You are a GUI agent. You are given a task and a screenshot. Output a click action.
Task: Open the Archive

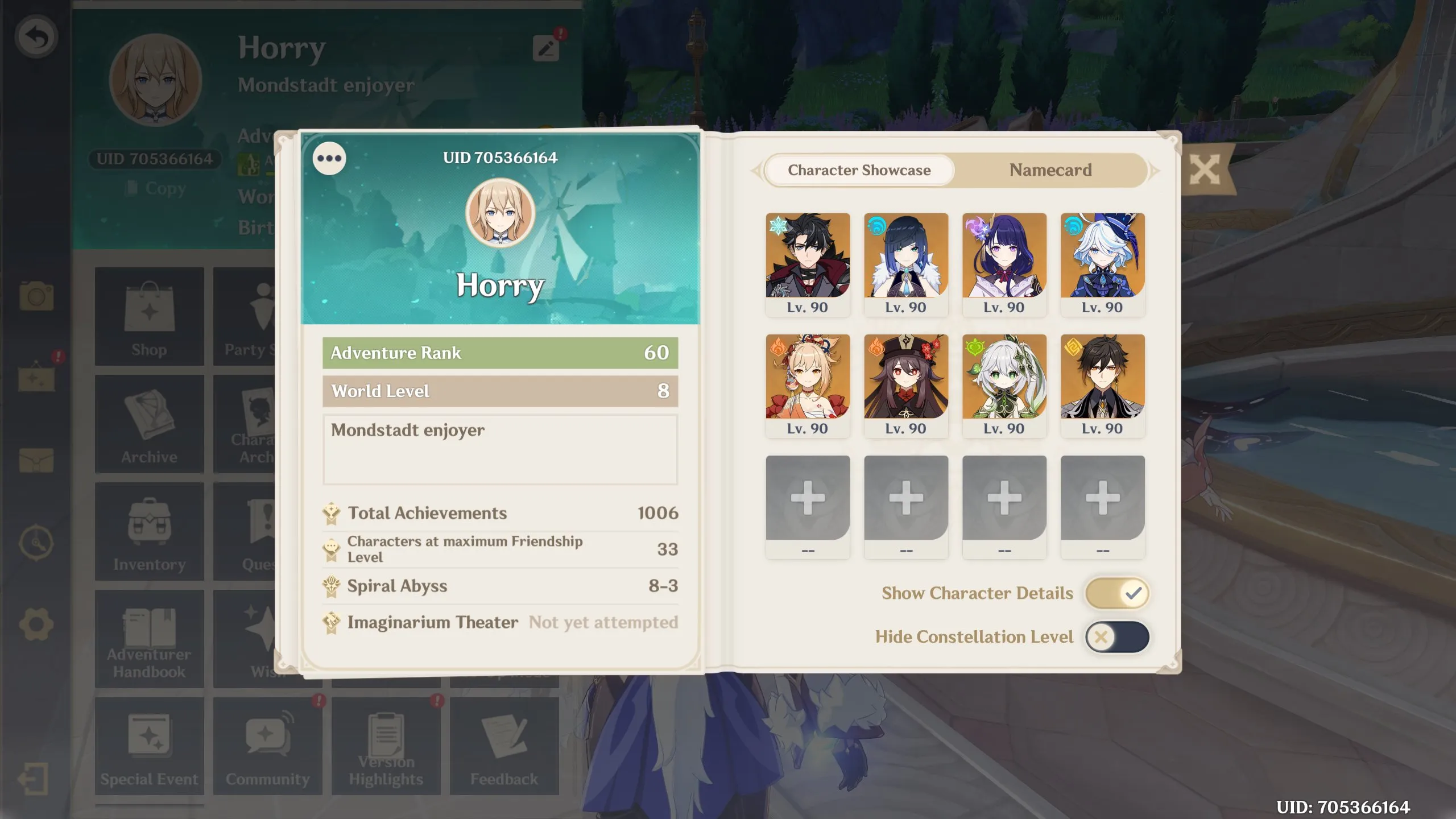point(149,422)
